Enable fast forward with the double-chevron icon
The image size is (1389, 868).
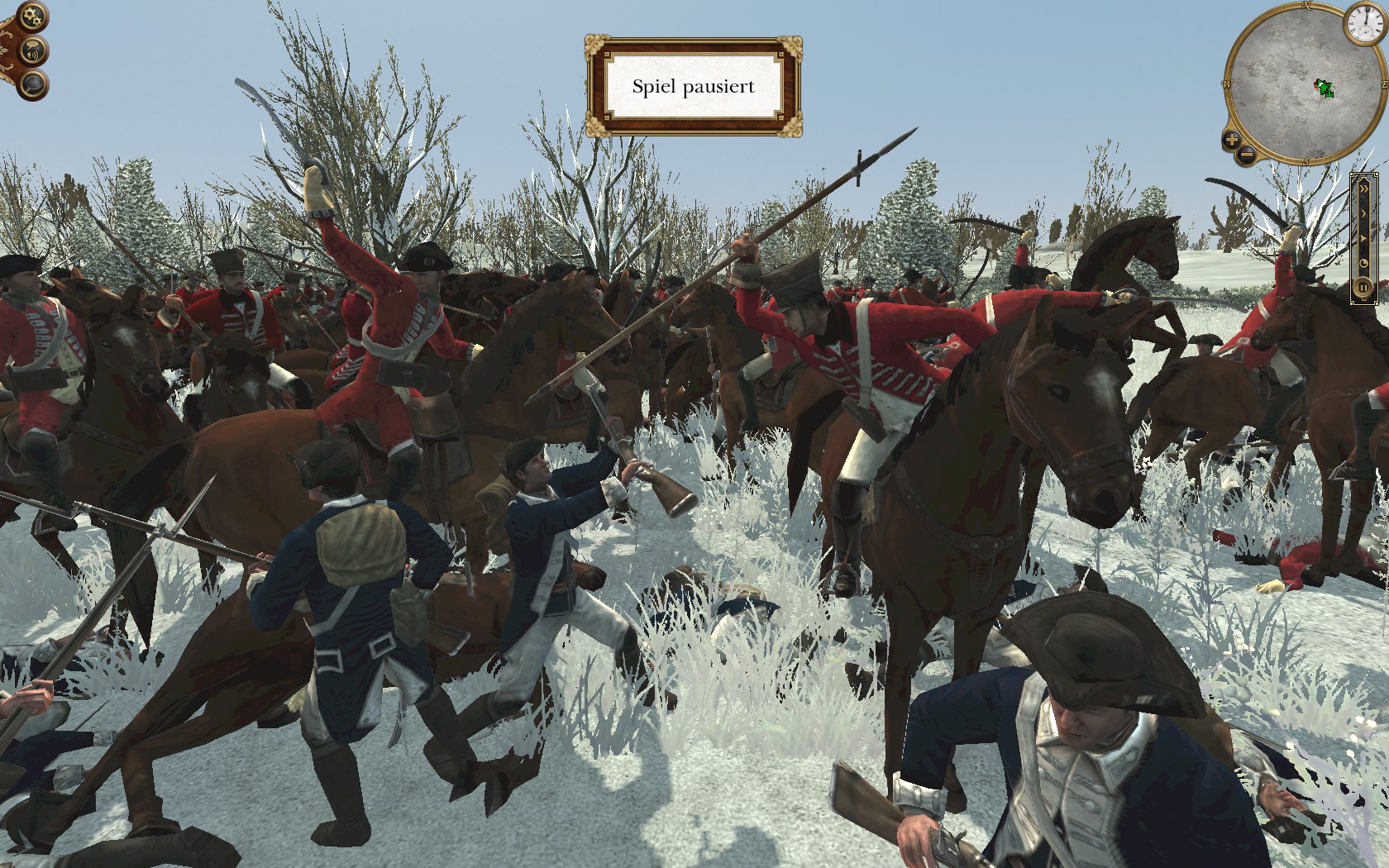click(x=1364, y=188)
